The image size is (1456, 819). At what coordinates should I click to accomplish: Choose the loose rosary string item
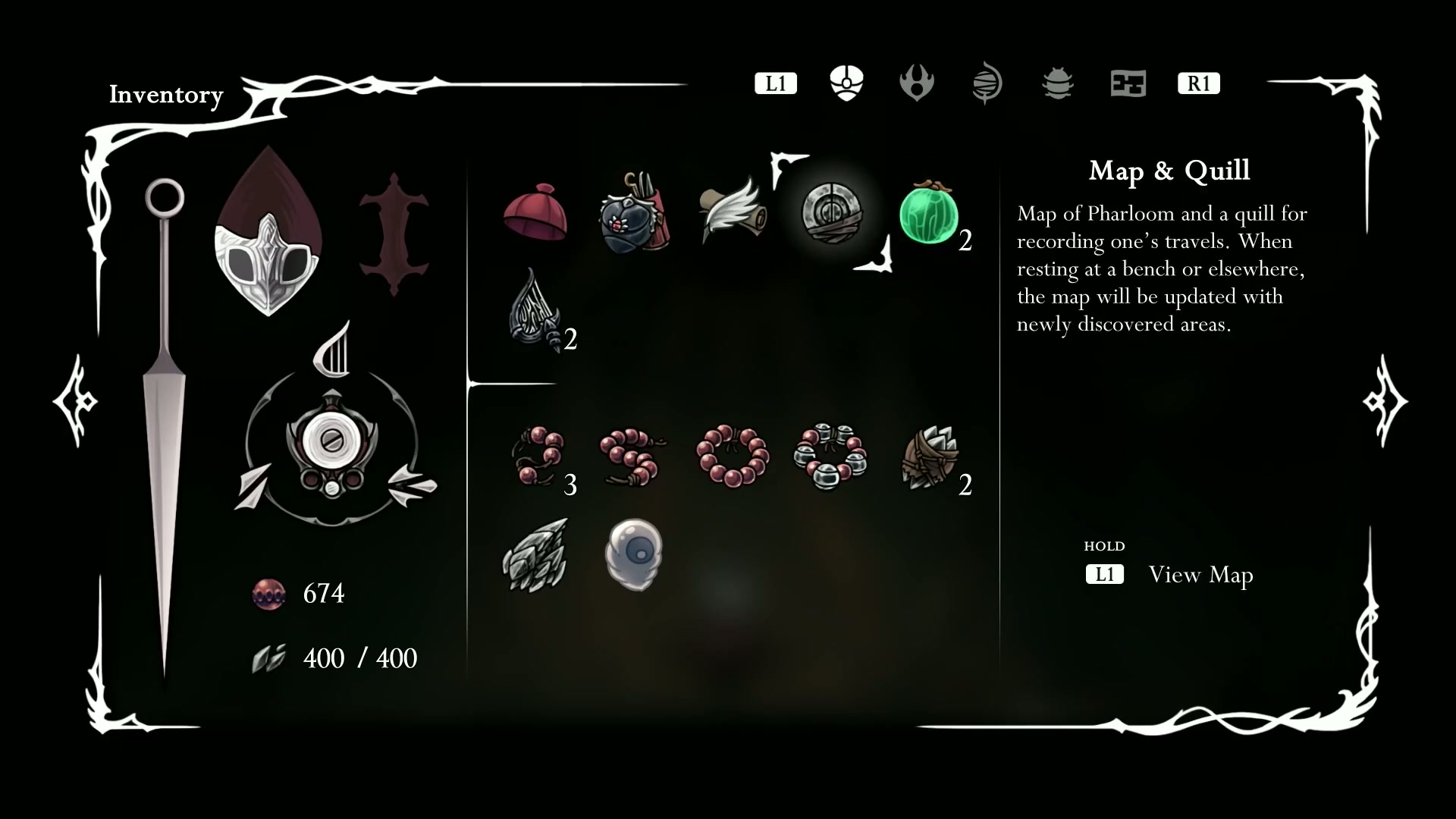[x=537, y=456]
